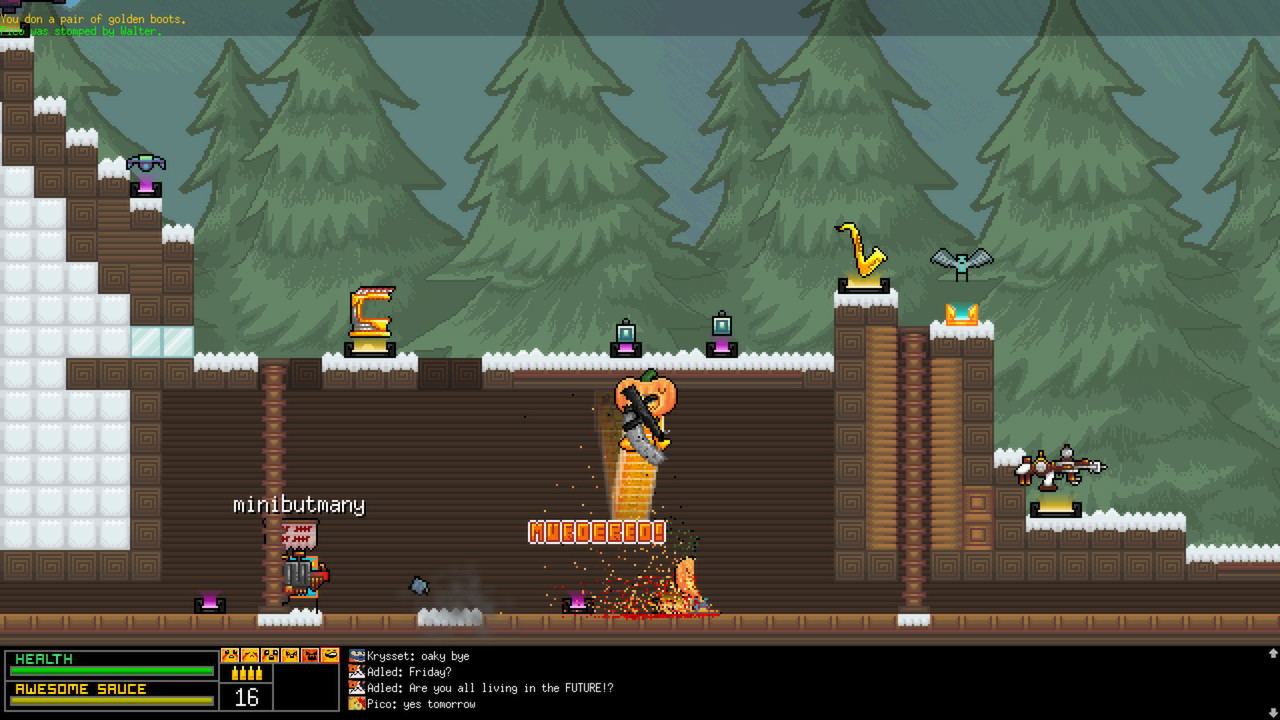1280x720 pixels.
Task: Select the laughing face emote
Action: tap(330, 655)
